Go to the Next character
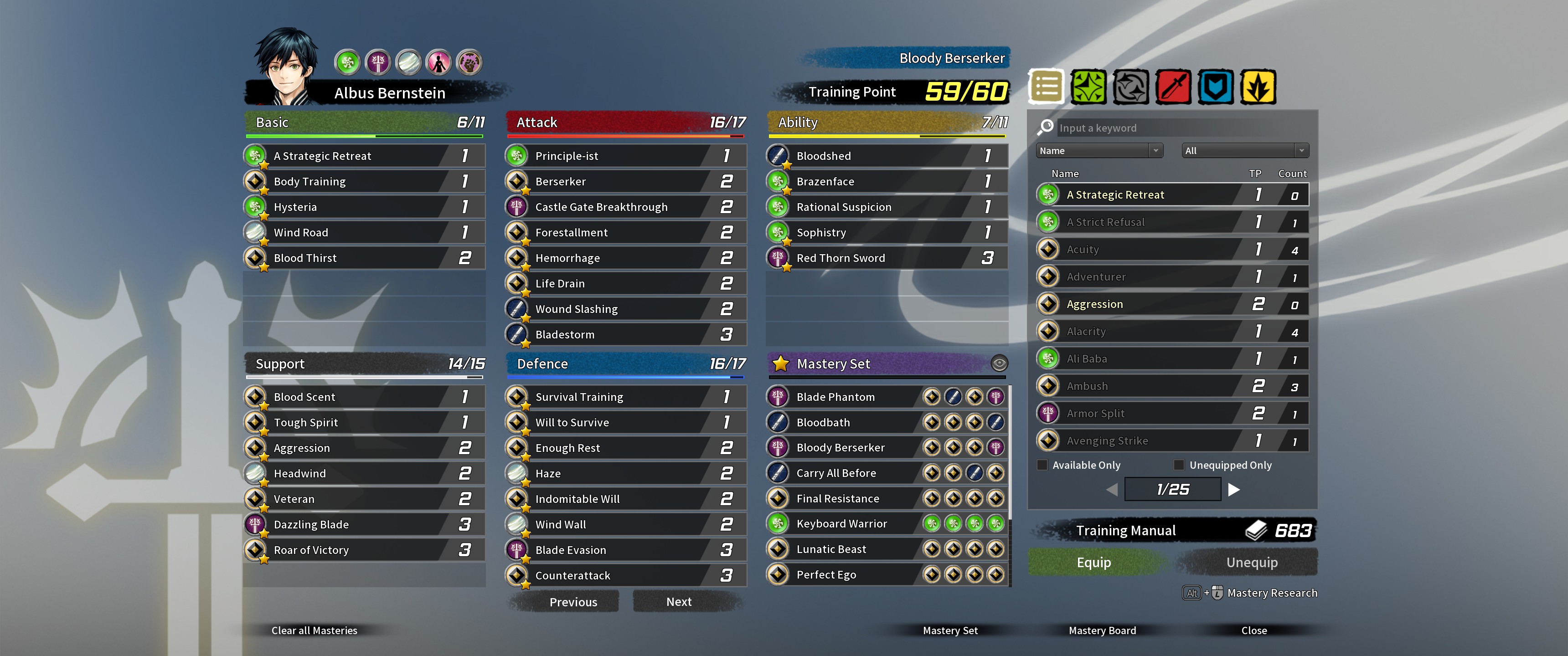Viewport: 1568px width, 656px height. tap(679, 602)
